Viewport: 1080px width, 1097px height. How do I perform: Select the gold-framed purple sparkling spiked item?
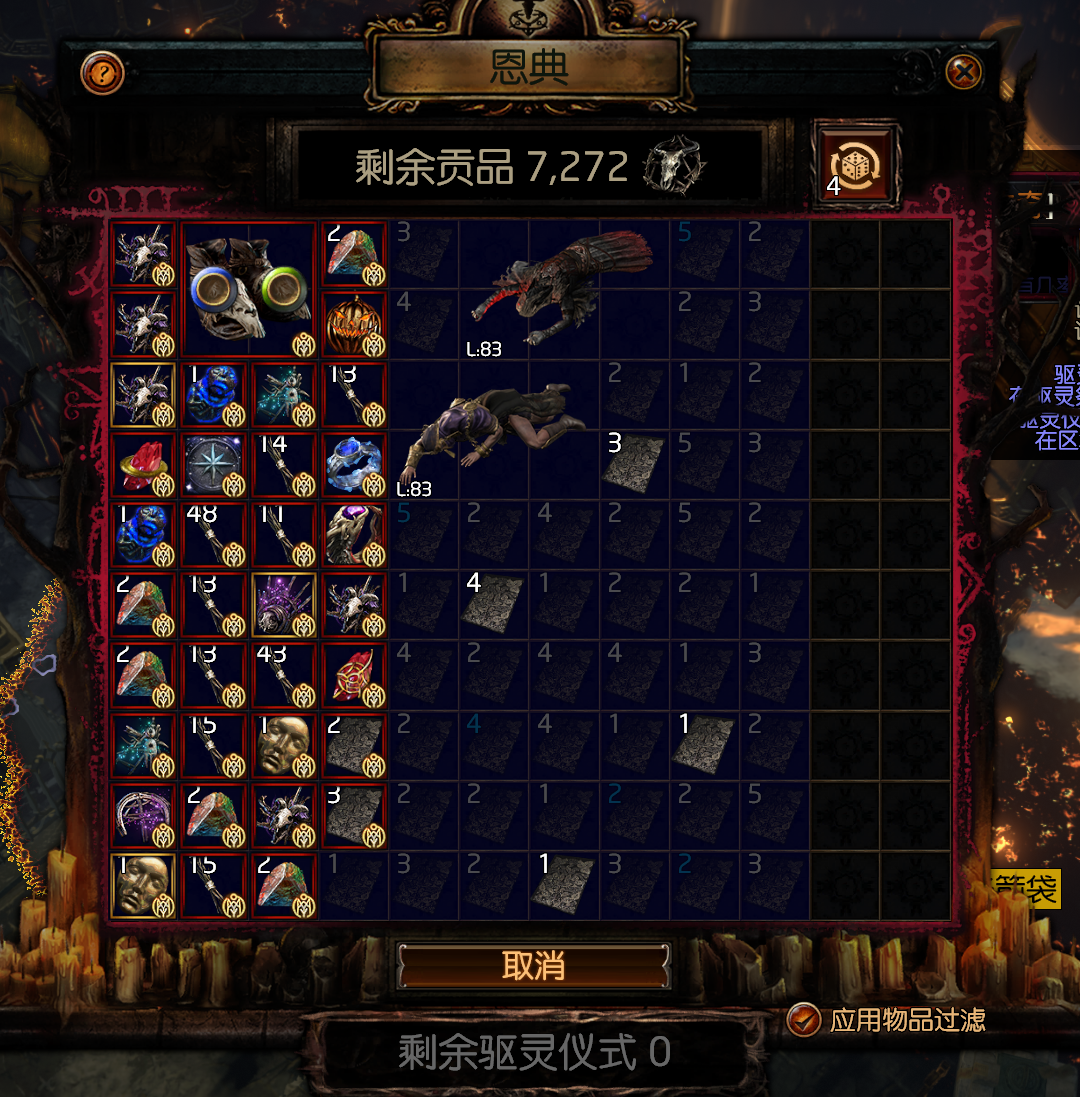tap(284, 605)
